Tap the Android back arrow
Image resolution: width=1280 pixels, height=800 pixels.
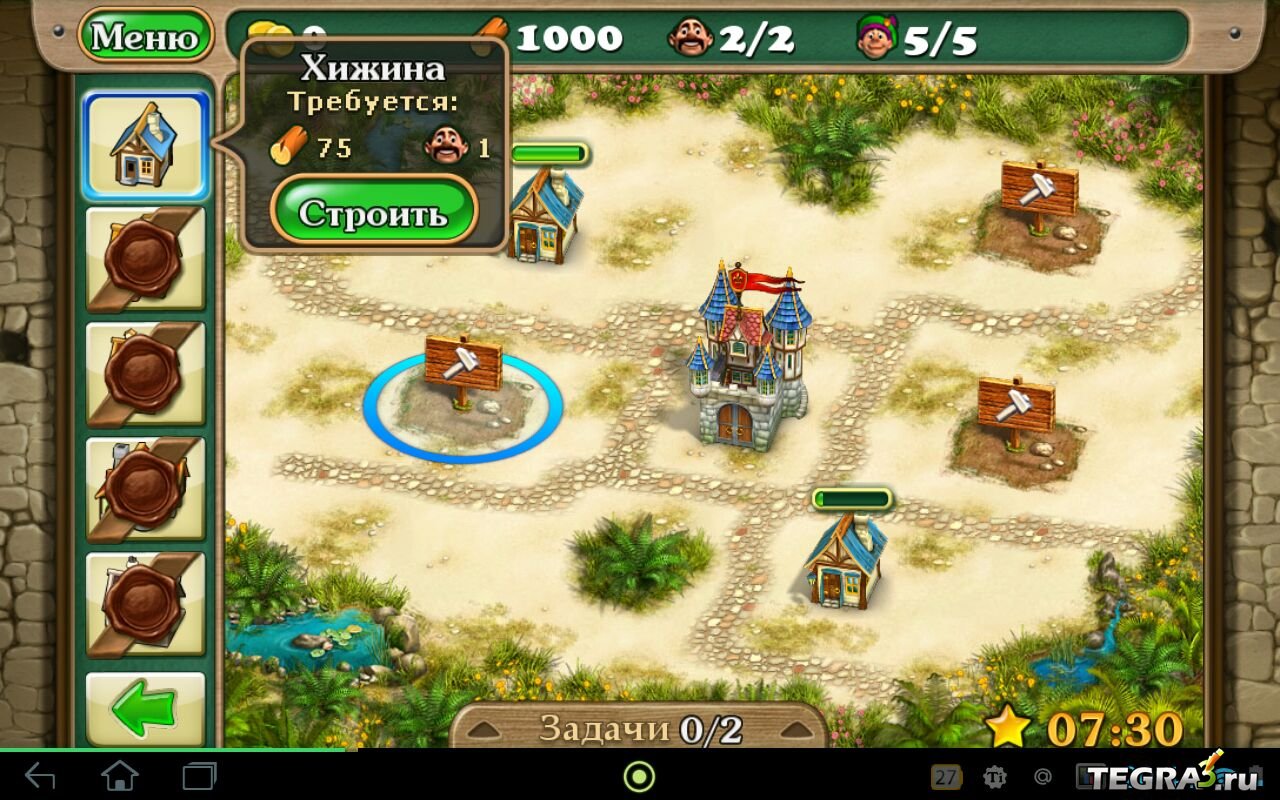pyautogui.click(x=40, y=776)
